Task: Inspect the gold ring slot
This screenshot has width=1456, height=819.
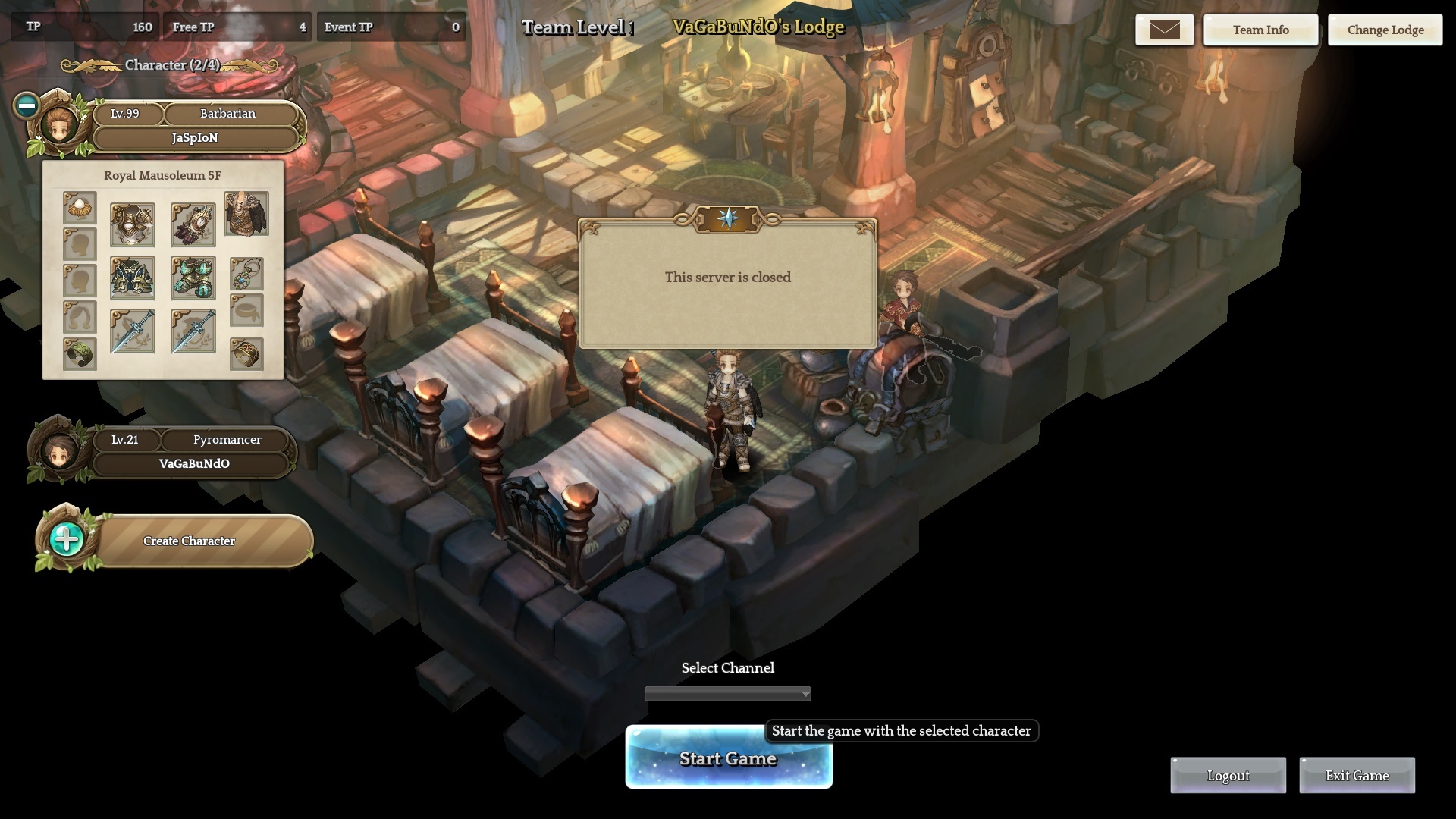Action: coord(246,353)
